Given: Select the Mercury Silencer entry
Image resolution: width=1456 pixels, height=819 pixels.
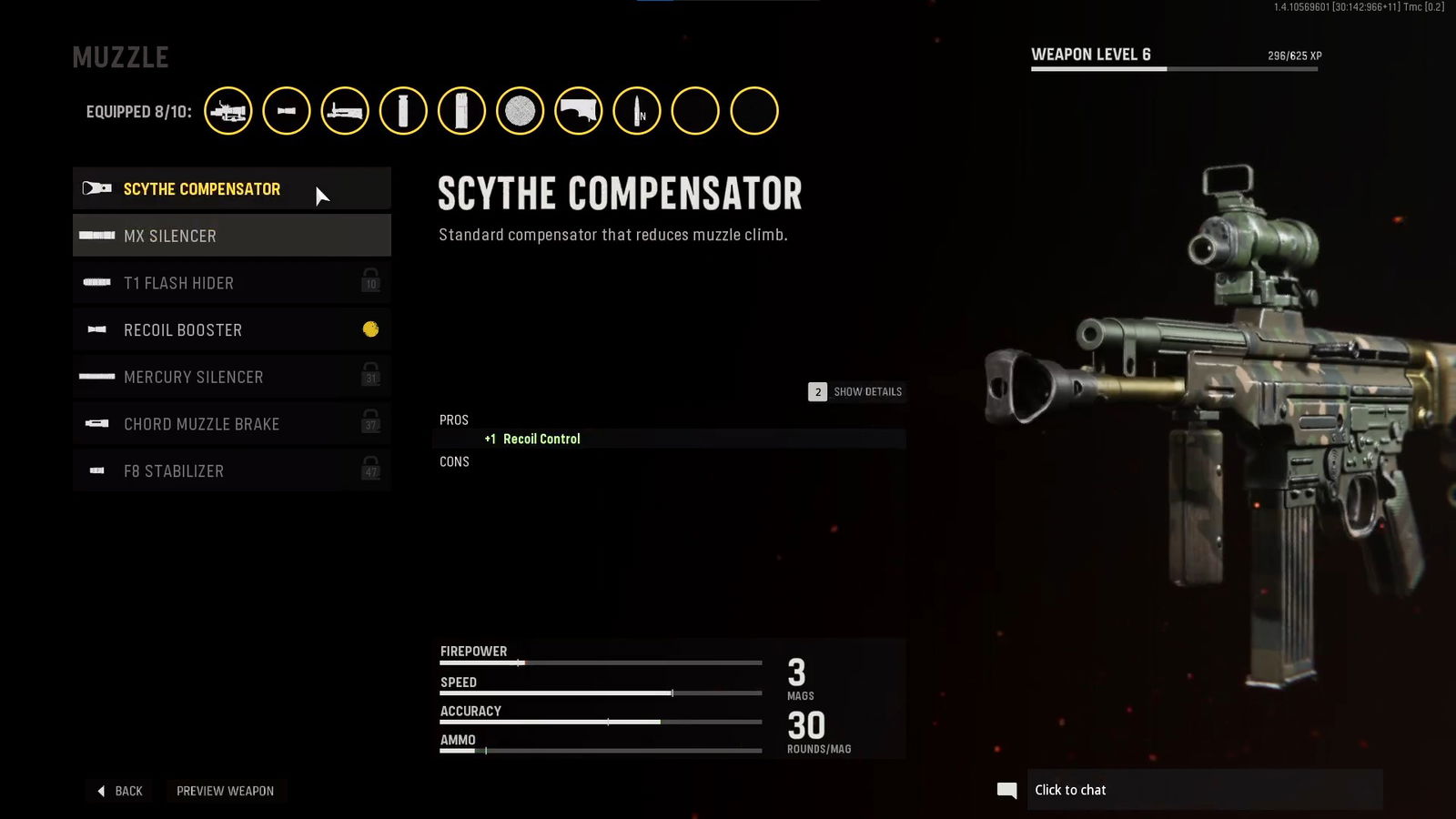Looking at the screenshot, I should click(x=231, y=377).
